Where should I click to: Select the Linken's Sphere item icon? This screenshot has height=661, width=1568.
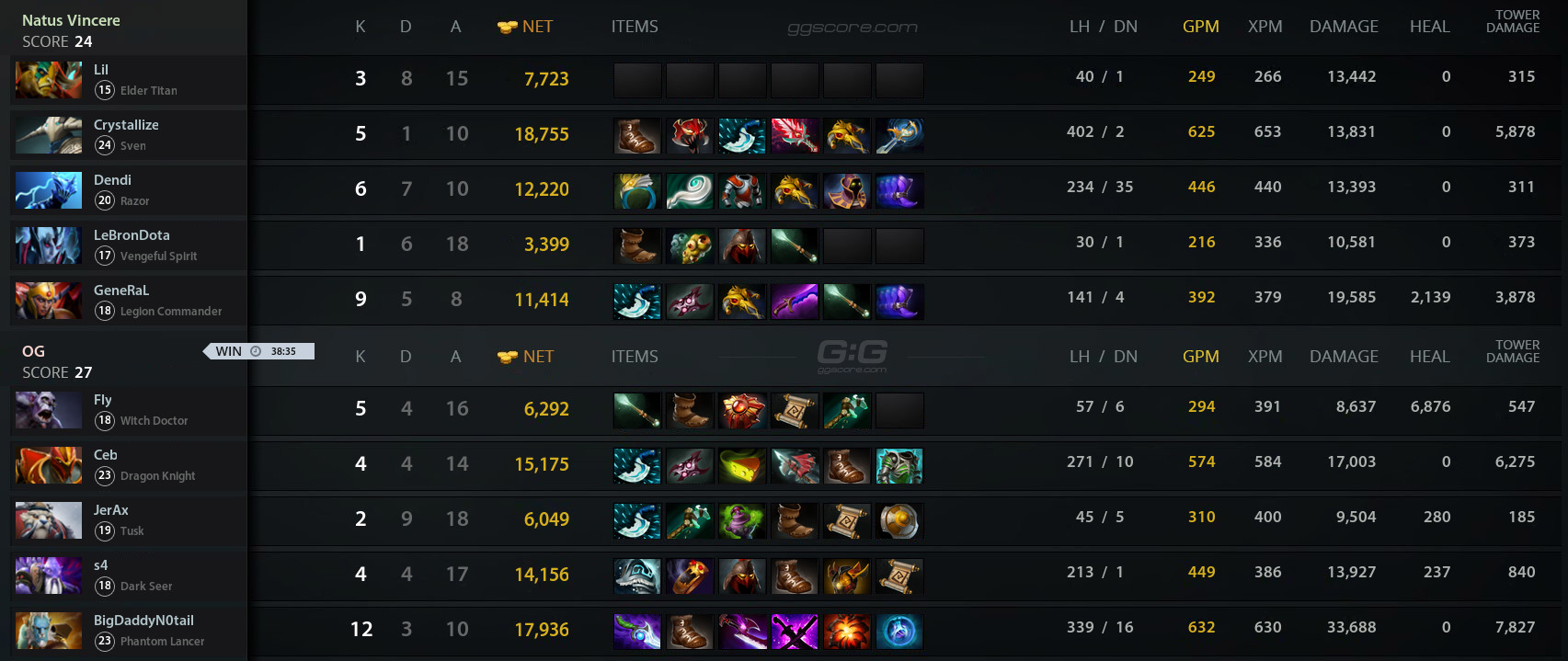(x=899, y=632)
